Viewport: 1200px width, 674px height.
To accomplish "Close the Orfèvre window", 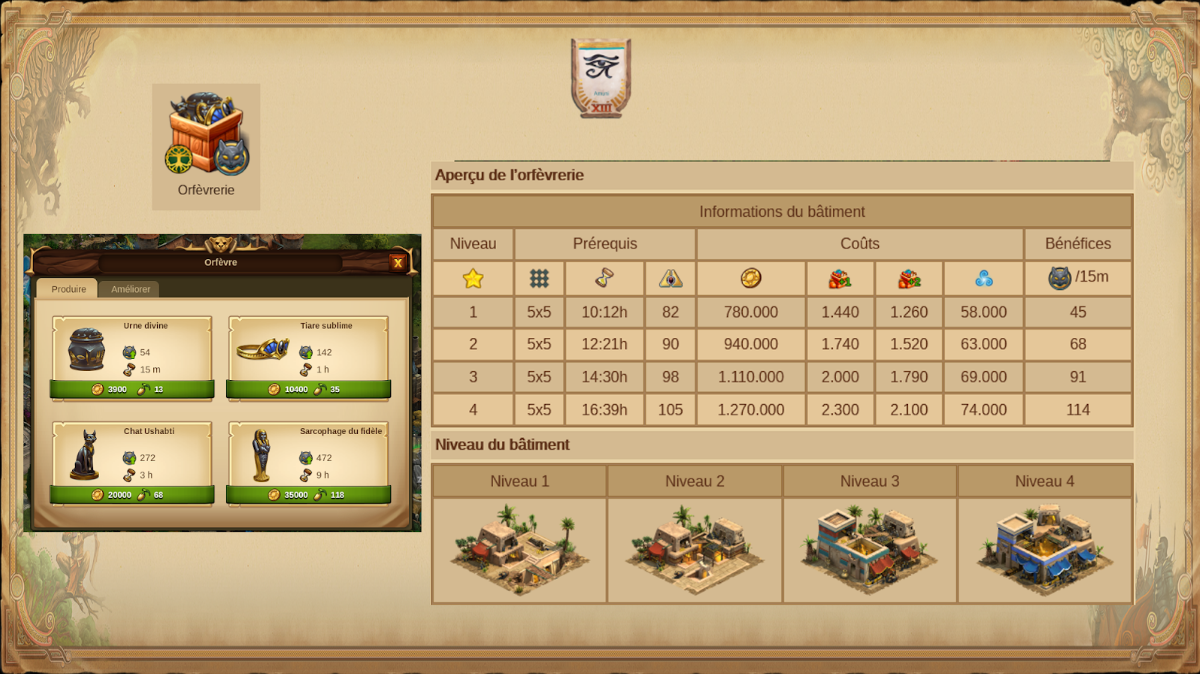I will coord(398,263).
